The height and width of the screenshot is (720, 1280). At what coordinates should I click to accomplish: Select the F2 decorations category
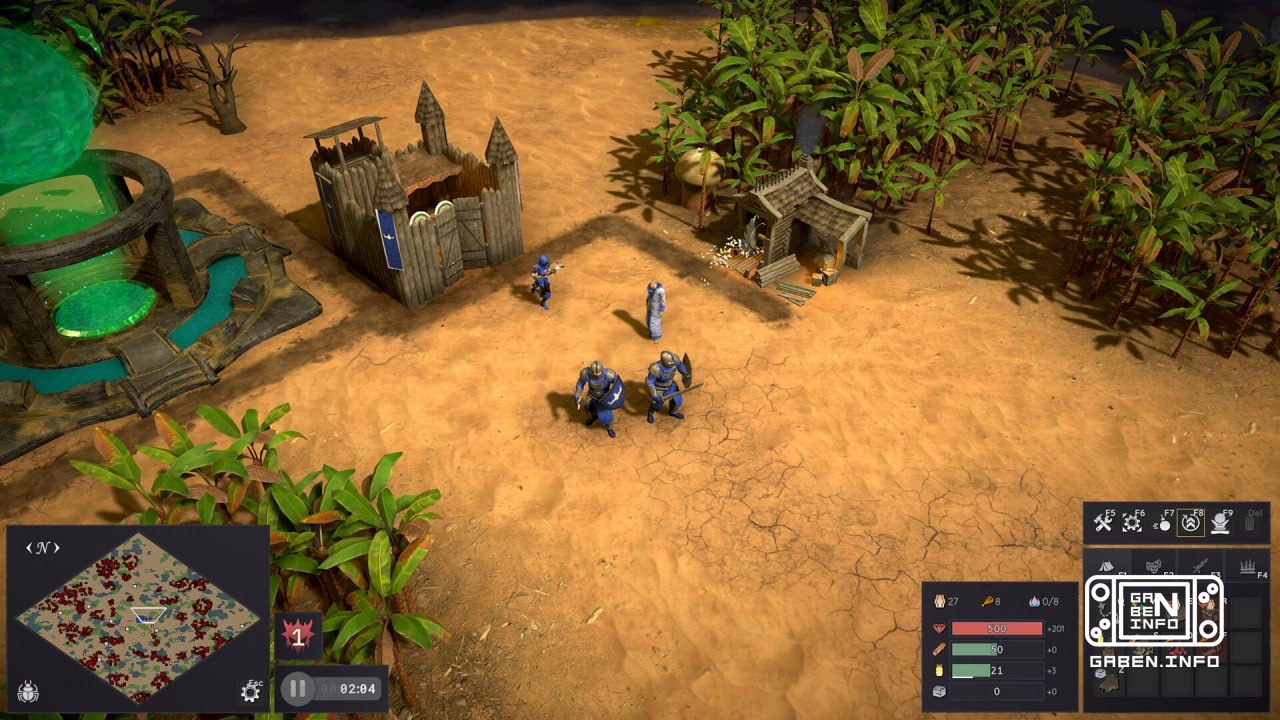[x=1153, y=566]
